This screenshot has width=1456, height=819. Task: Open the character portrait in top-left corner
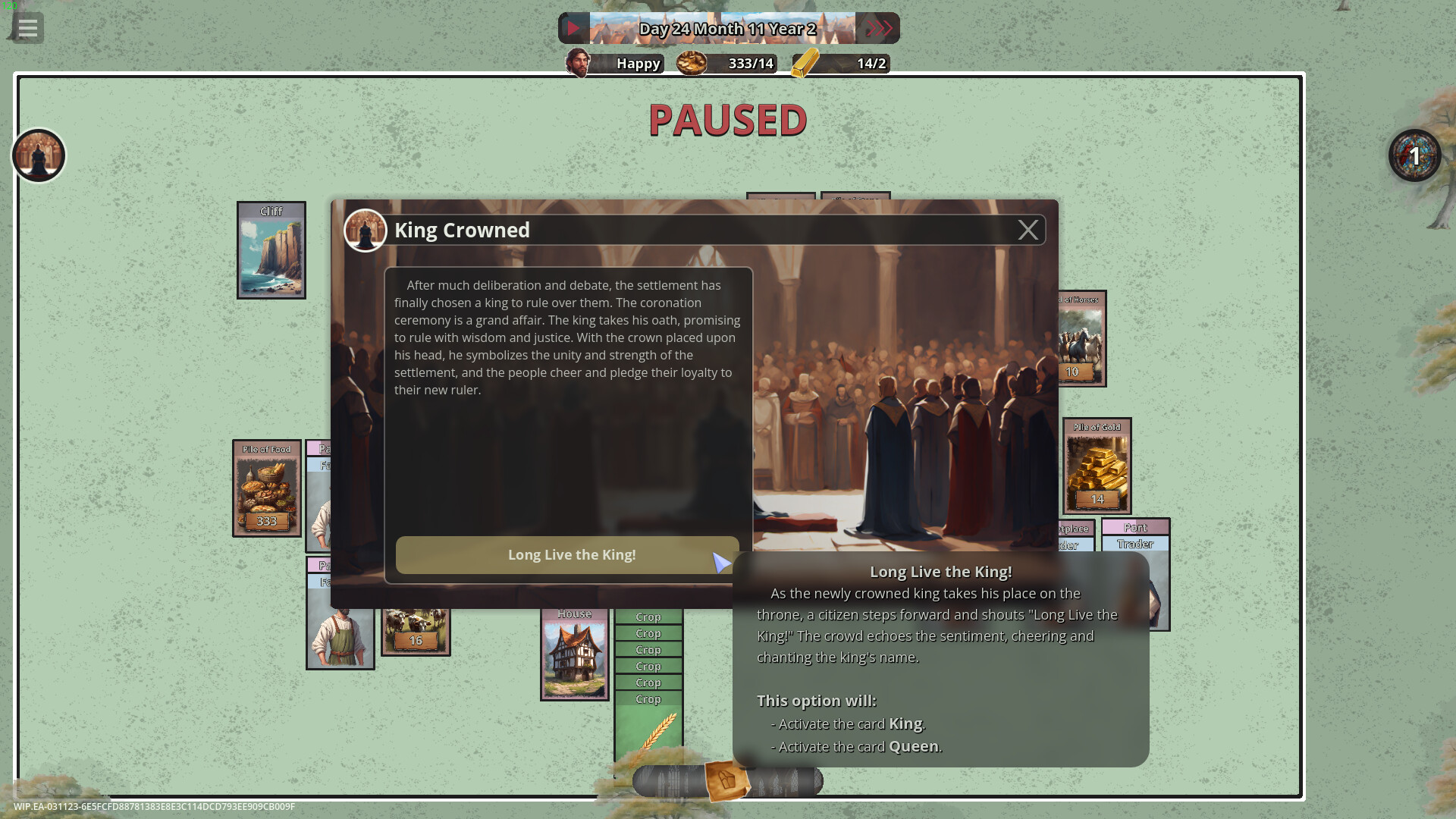(x=38, y=155)
